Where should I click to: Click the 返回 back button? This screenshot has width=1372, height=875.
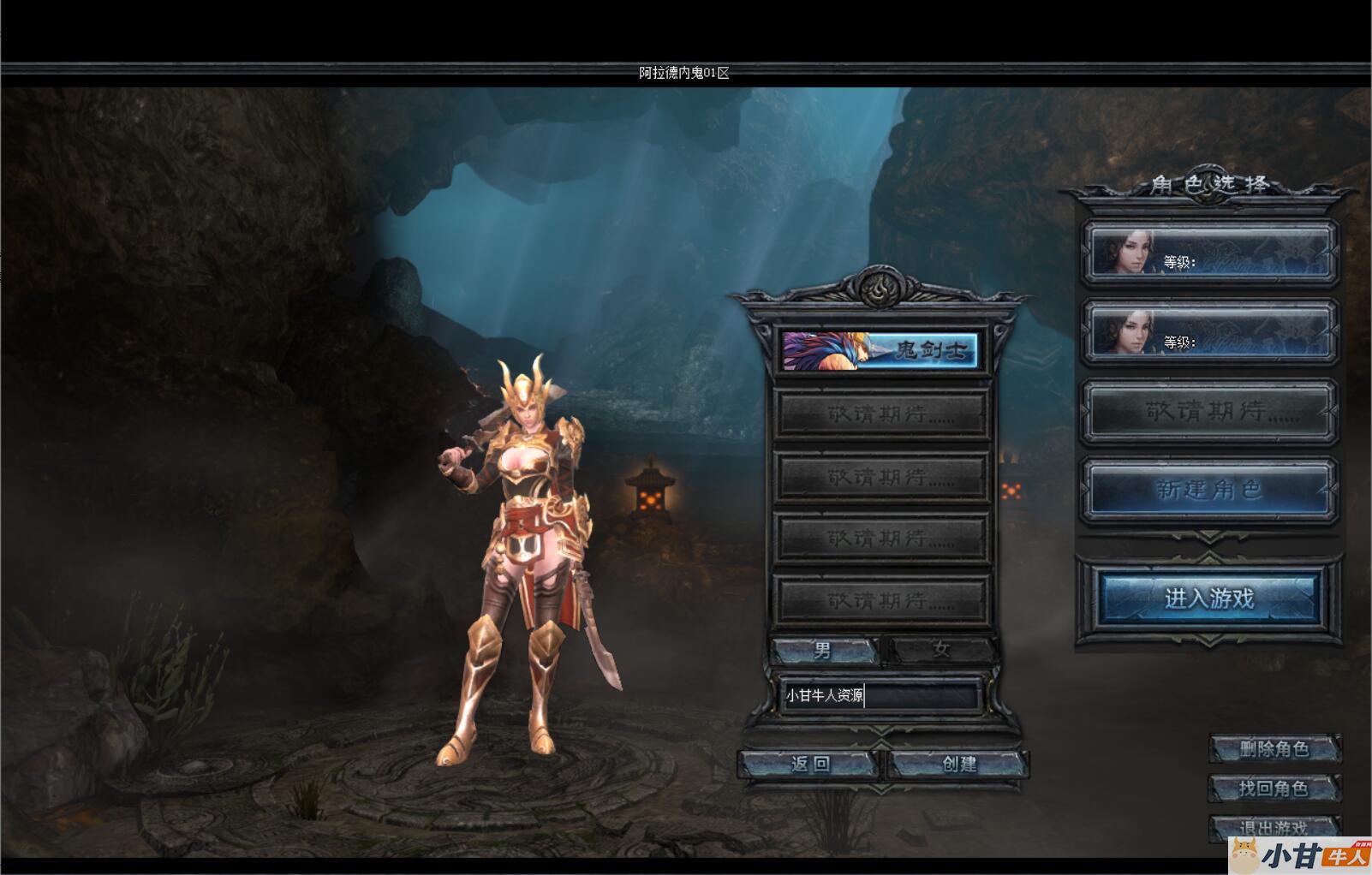coord(809,764)
